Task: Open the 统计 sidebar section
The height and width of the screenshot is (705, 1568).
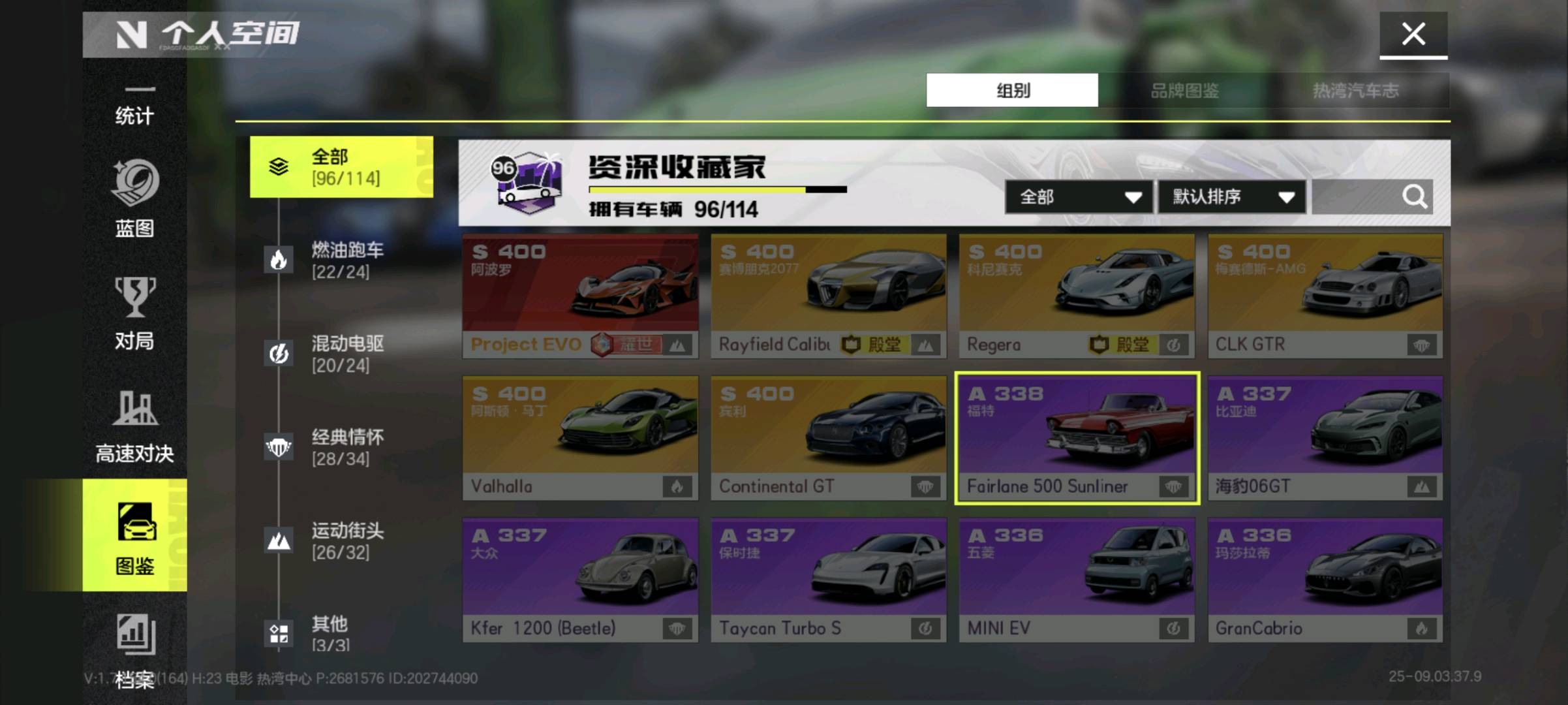Action: (134, 108)
